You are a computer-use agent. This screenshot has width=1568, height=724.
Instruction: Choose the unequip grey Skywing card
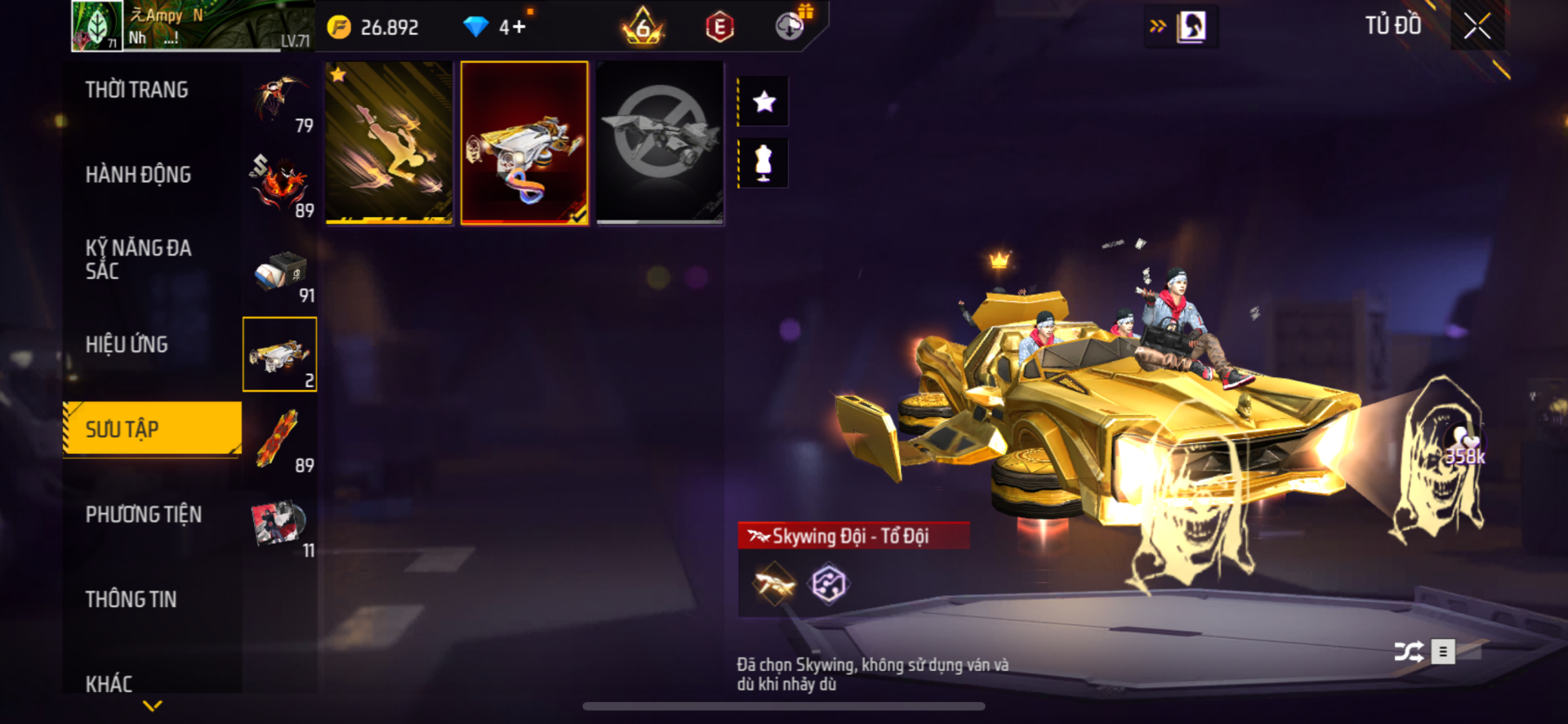click(660, 142)
